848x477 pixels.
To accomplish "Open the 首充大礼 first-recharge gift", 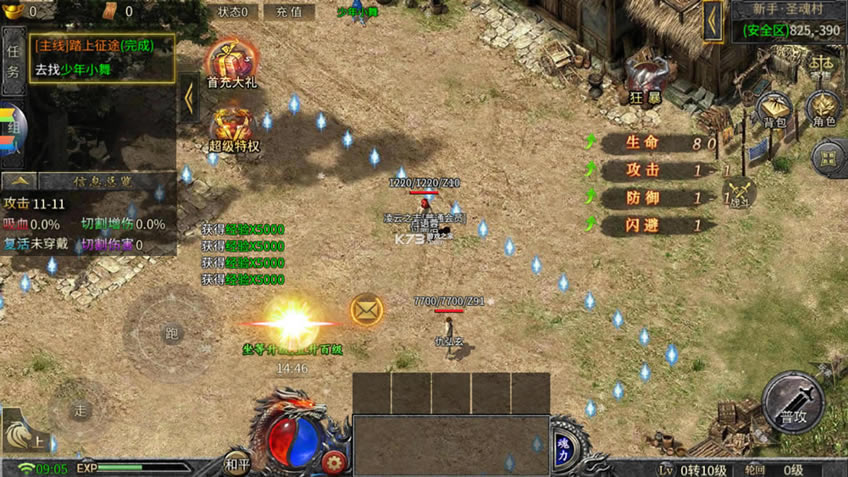I will pos(232,65).
